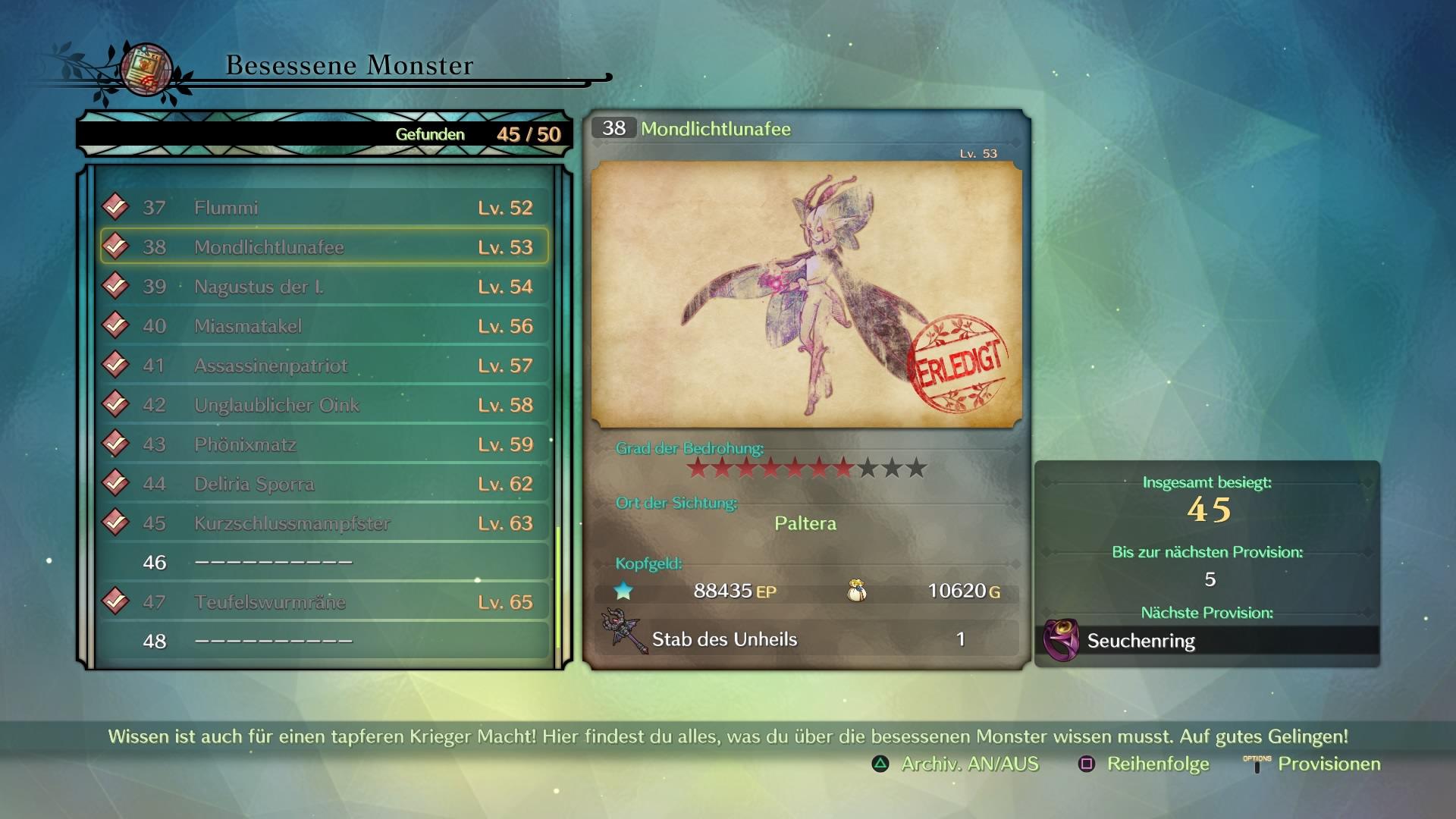Inspect the Seuchenring next reward

point(1207,641)
